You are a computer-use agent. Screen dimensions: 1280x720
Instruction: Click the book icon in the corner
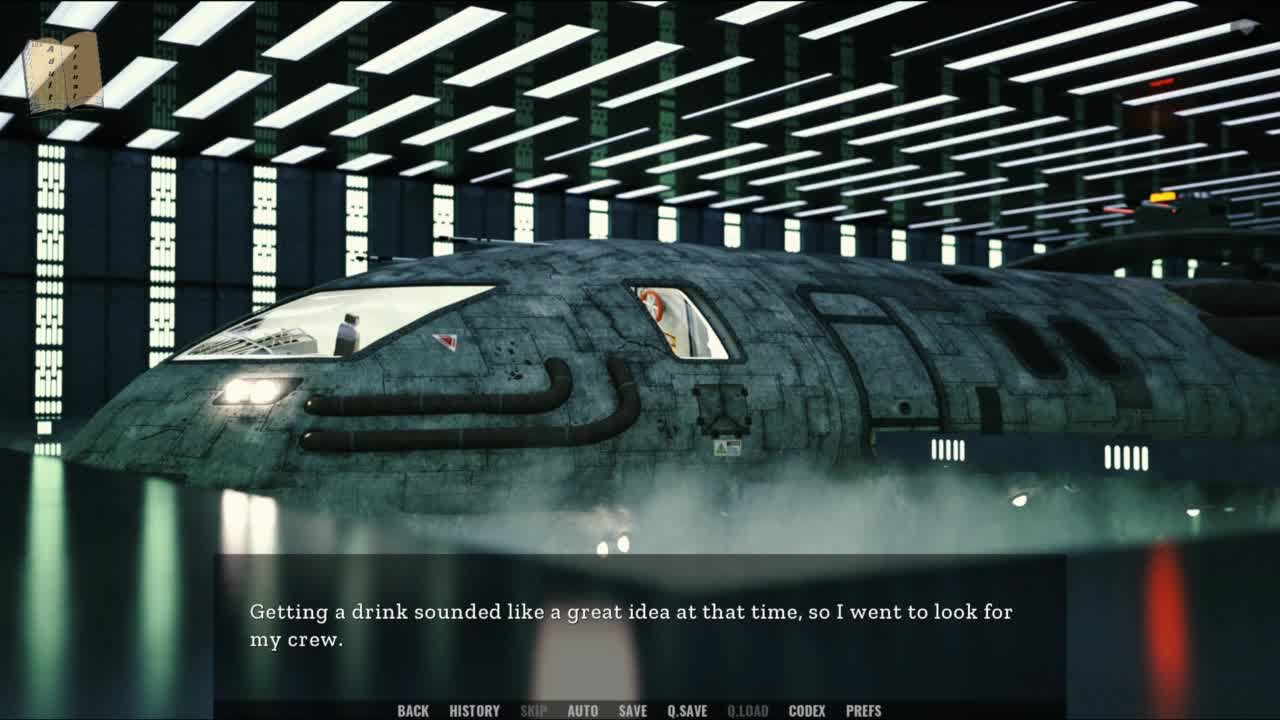click(x=63, y=72)
